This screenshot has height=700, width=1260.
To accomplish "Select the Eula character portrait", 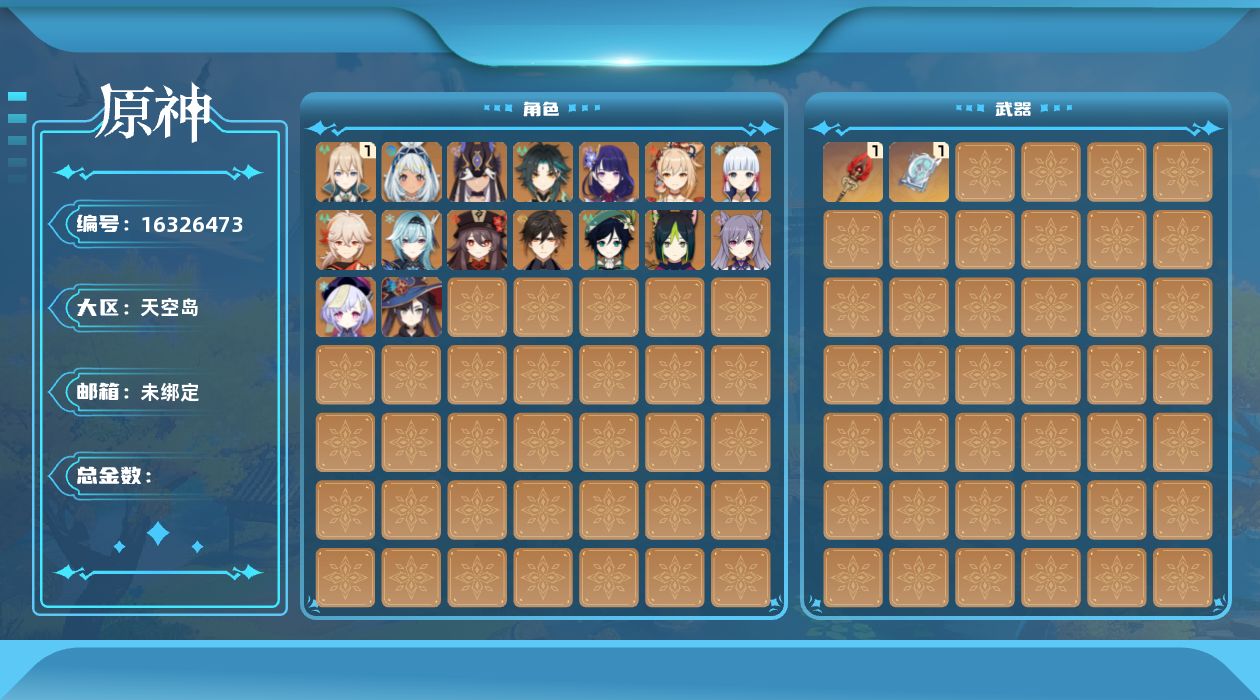I will (x=411, y=240).
